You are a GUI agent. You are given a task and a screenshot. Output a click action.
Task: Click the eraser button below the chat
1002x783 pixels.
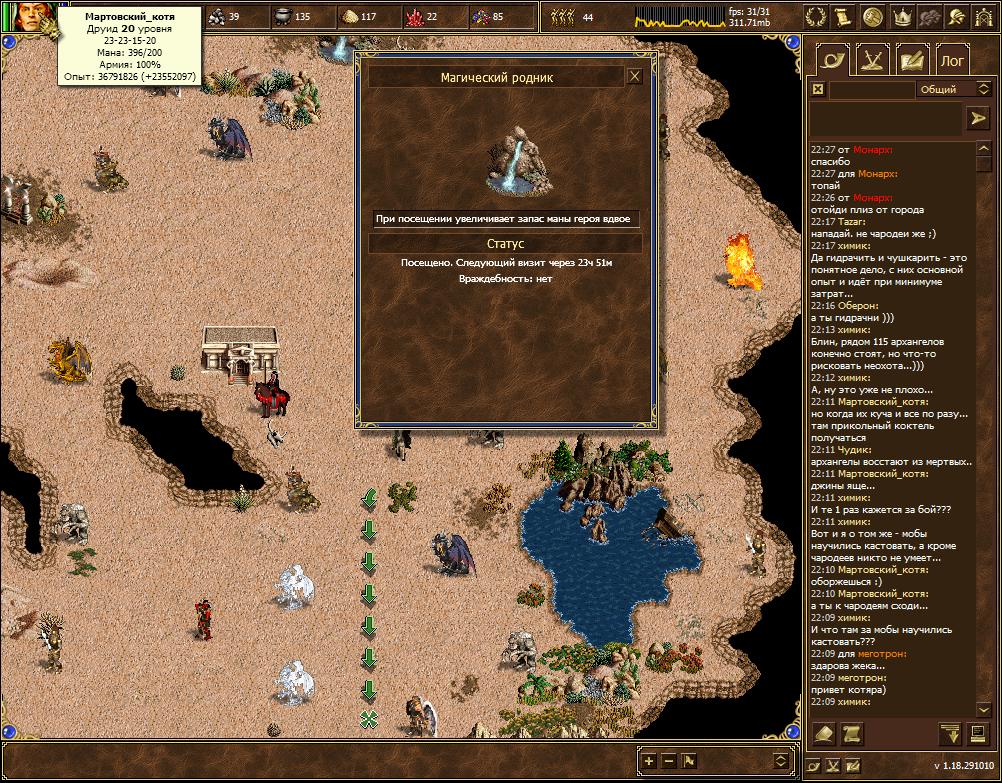(823, 734)
